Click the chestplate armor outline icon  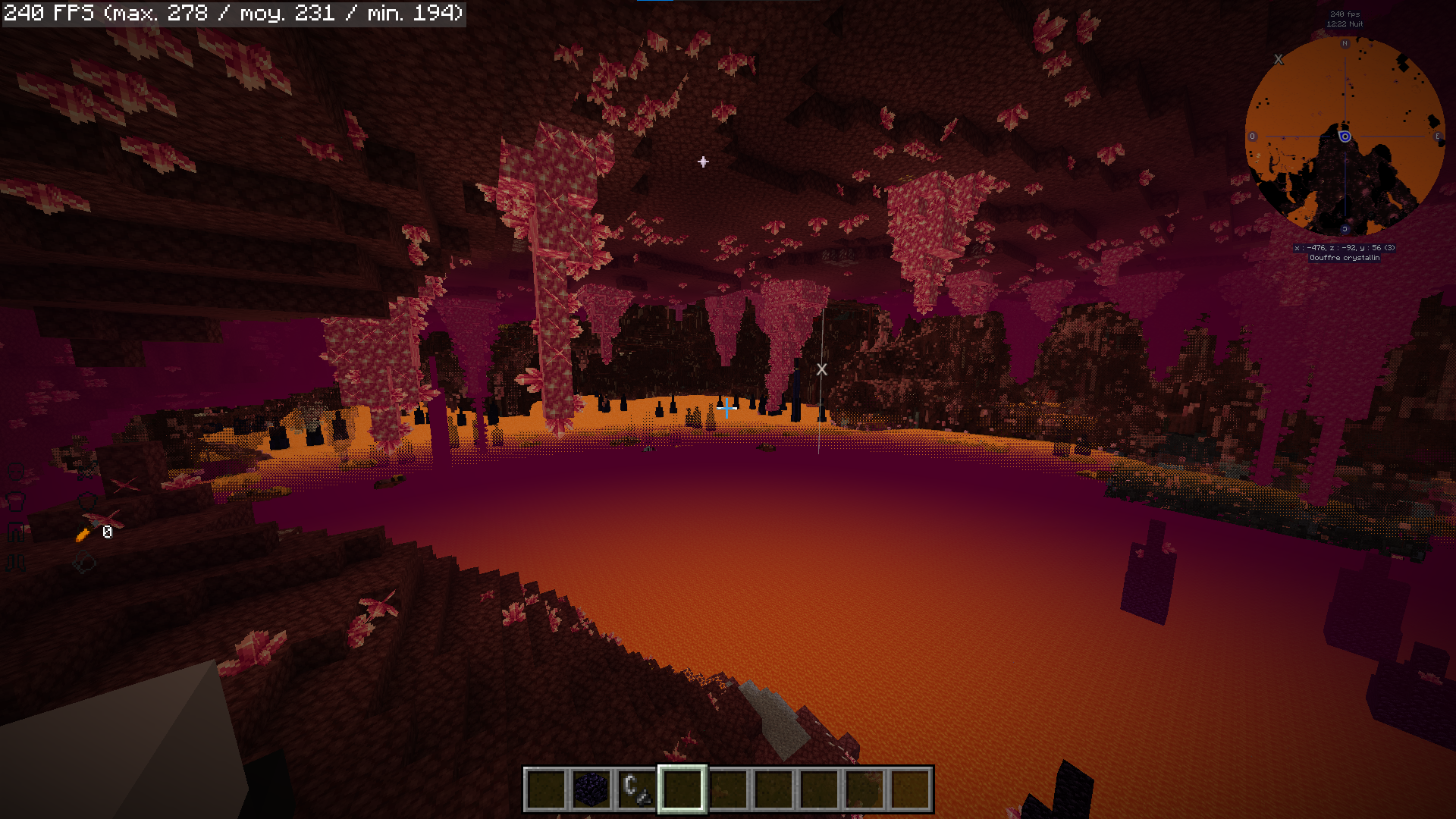16,501
